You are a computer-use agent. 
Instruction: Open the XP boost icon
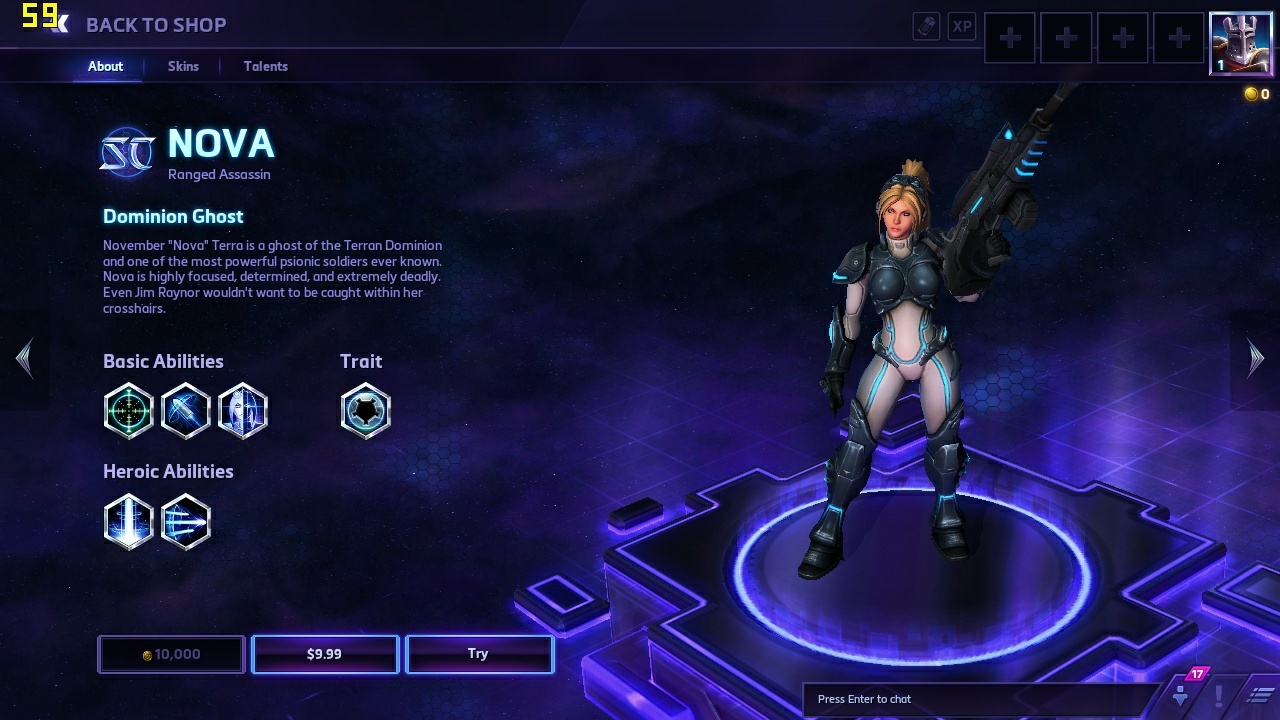click(x=962, y=27)
